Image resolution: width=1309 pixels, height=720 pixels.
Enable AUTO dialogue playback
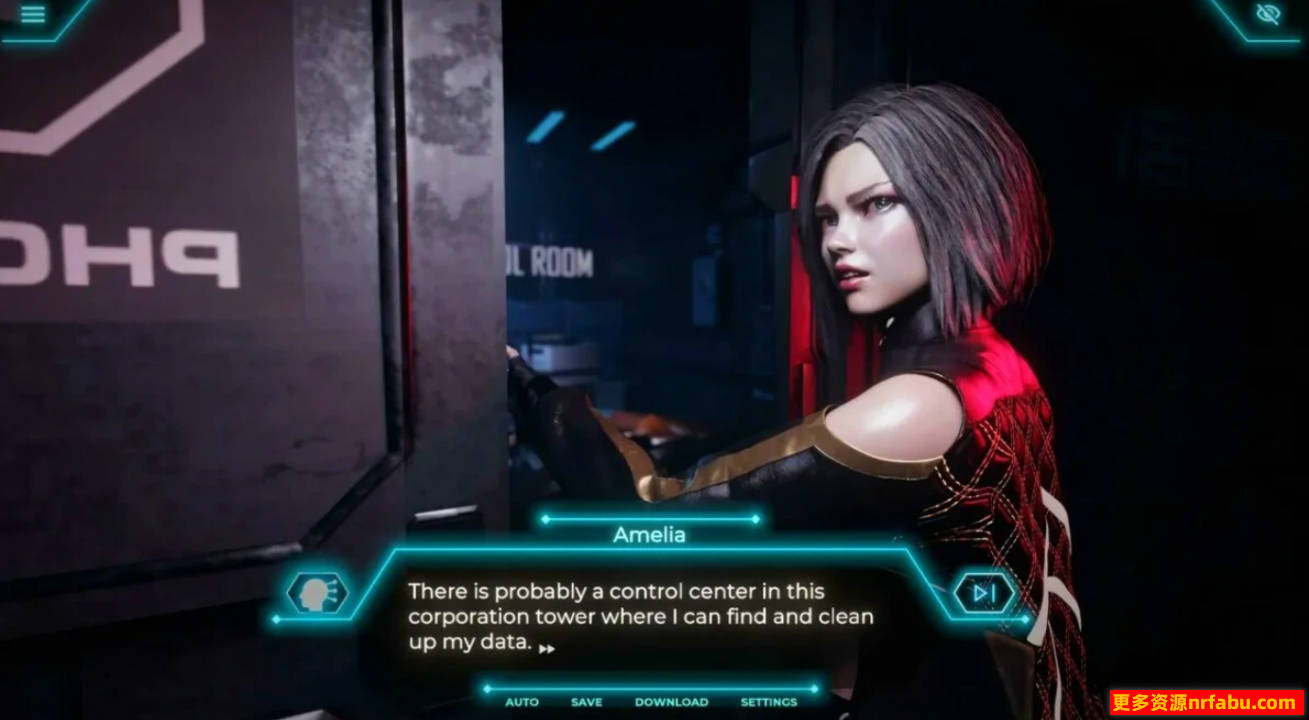coord(520,702)
